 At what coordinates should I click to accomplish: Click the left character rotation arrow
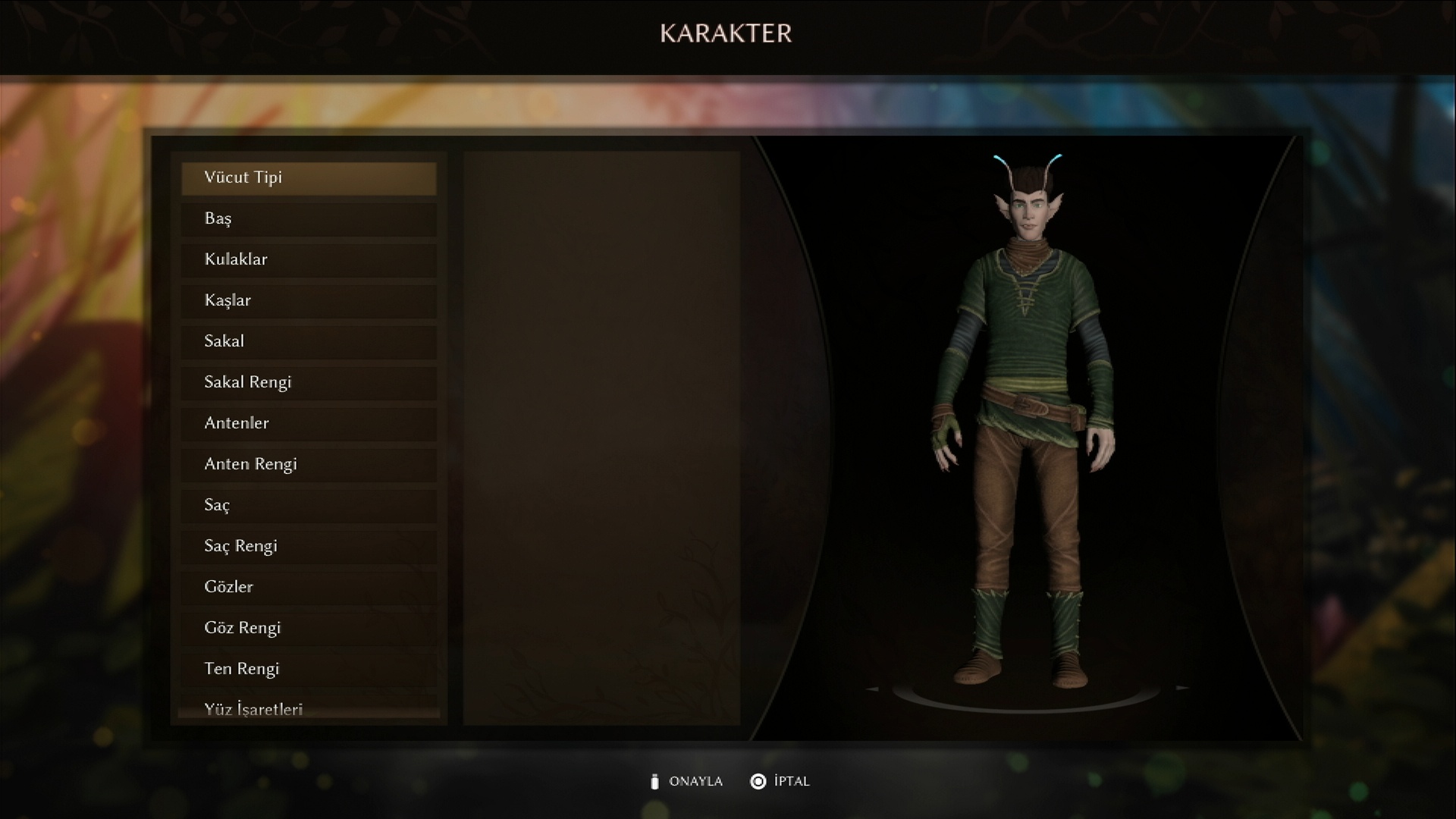point(873,689)
